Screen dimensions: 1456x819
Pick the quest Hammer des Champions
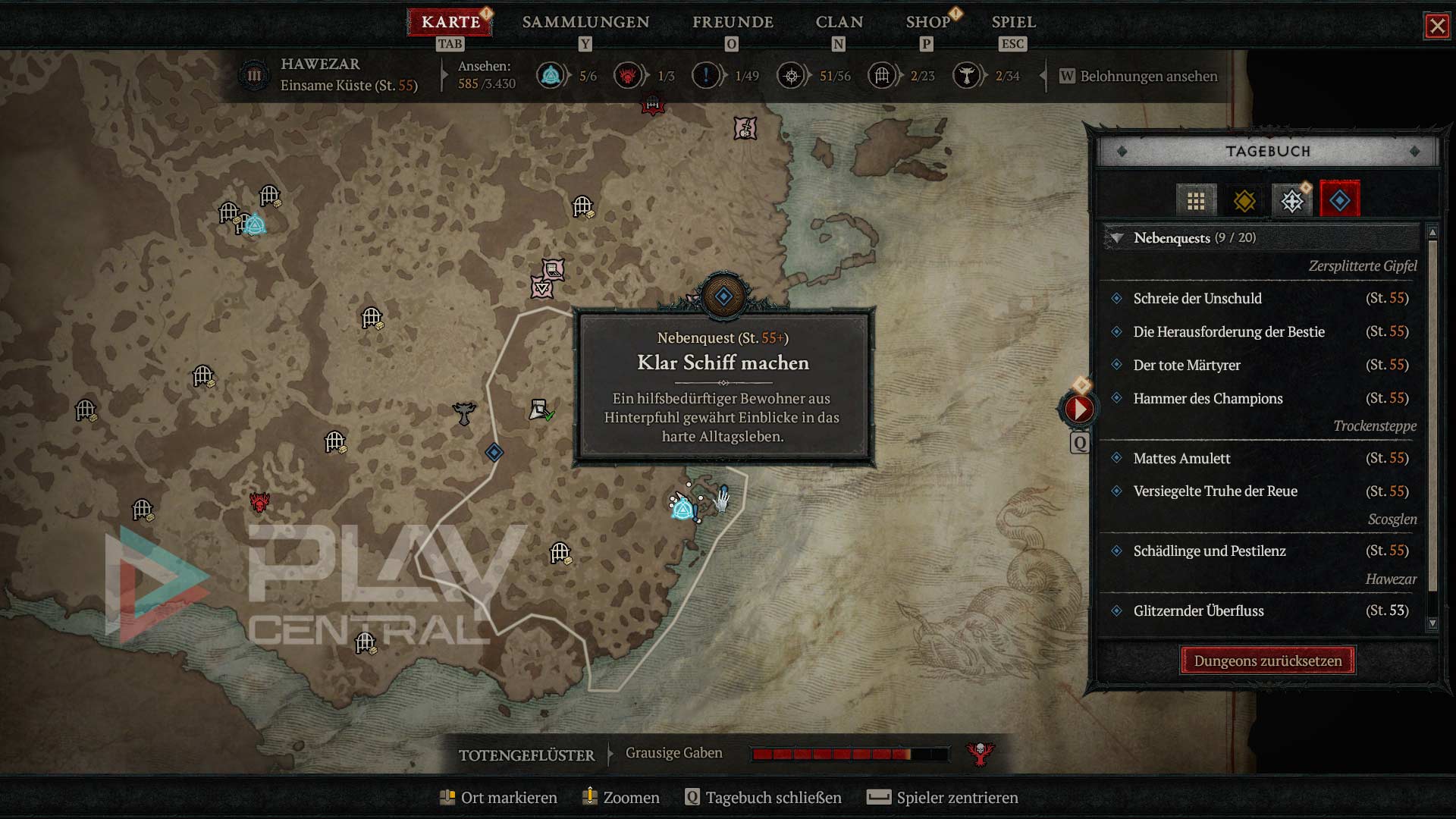point(1208,399)
